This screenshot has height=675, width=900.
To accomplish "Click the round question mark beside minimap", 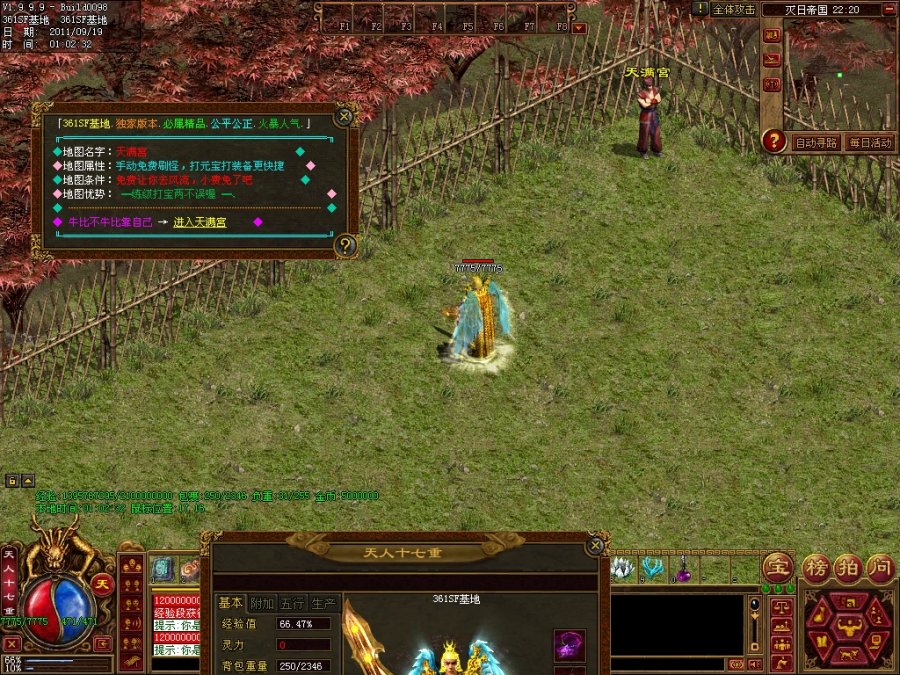I will [773, 142].
